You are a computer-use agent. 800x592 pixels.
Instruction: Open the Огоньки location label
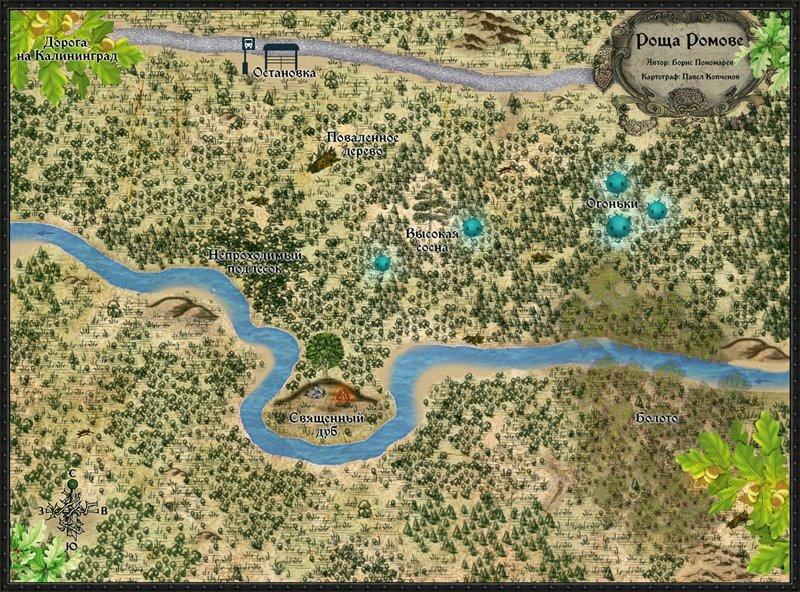click(x=612, y=206)
